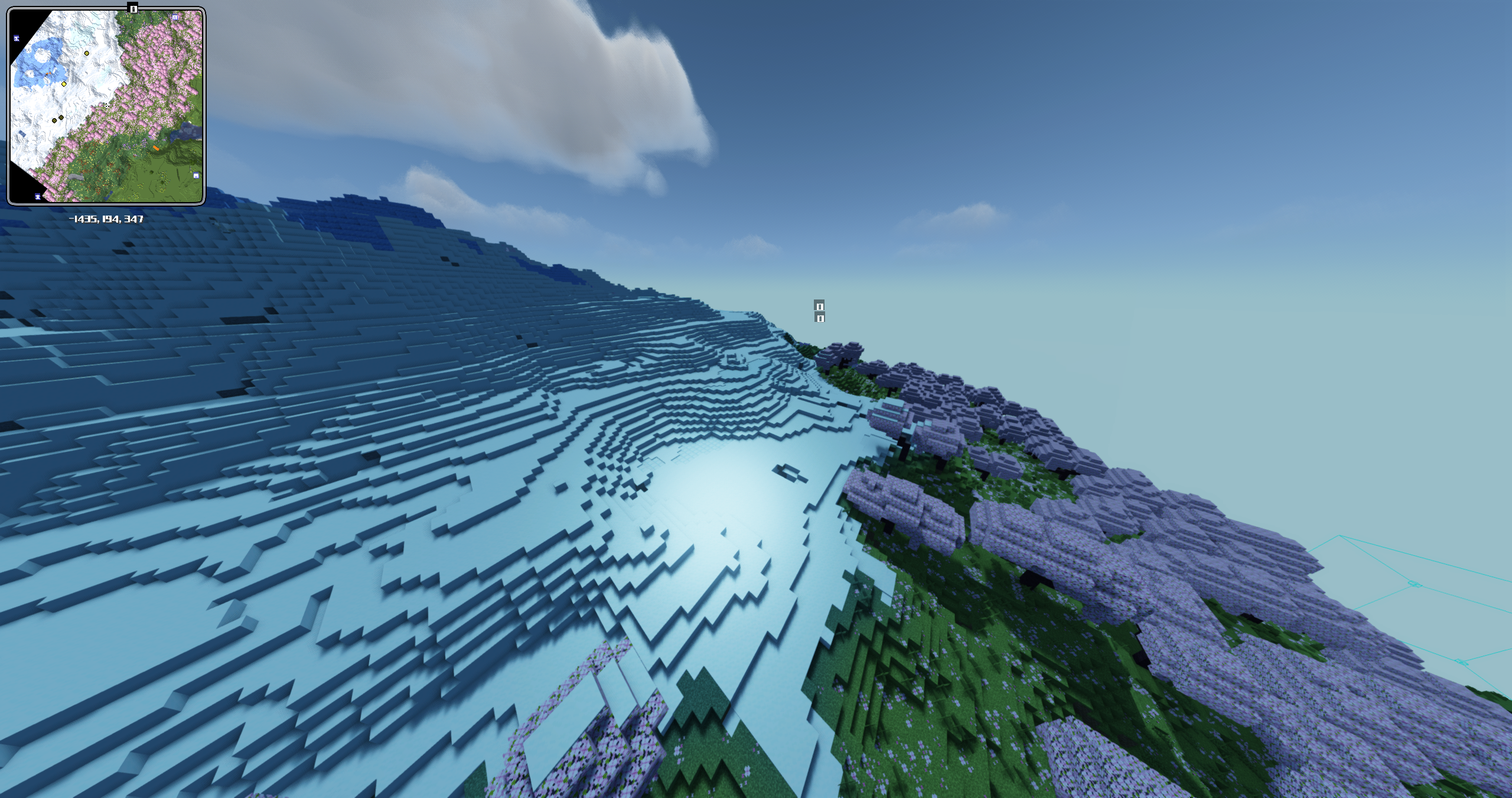Screen dimensions: 1512x798
Task: Select the bright yellow diamond minimap marker
Action: click(64, 84)
